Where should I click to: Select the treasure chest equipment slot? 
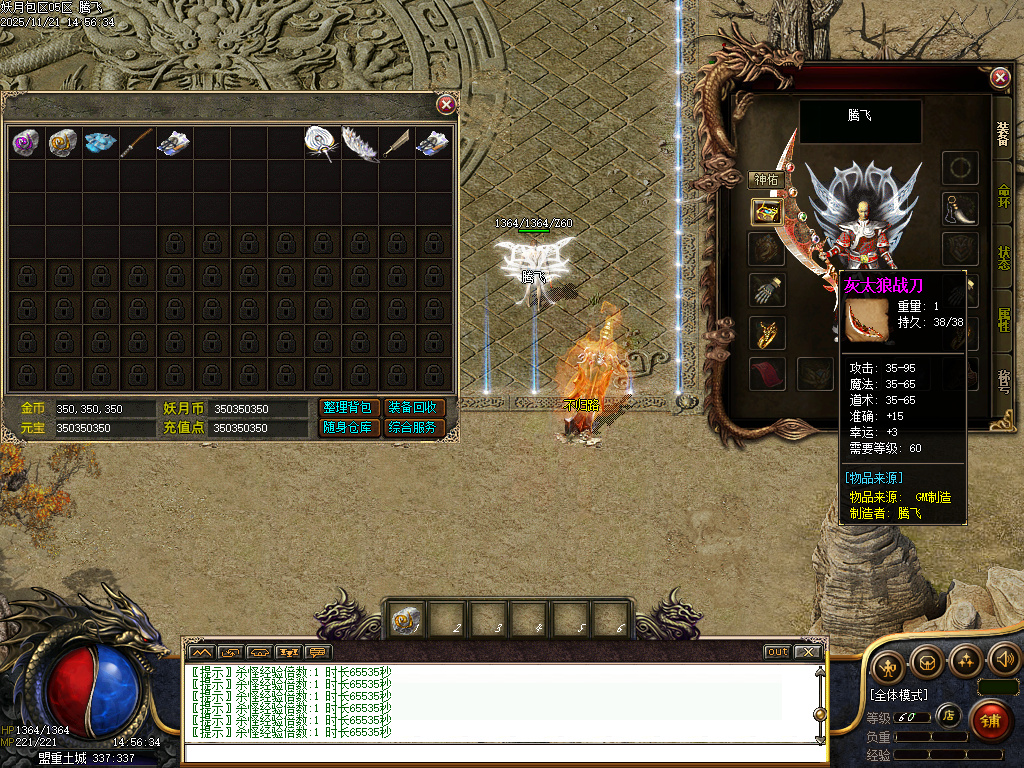coord(767,212)
